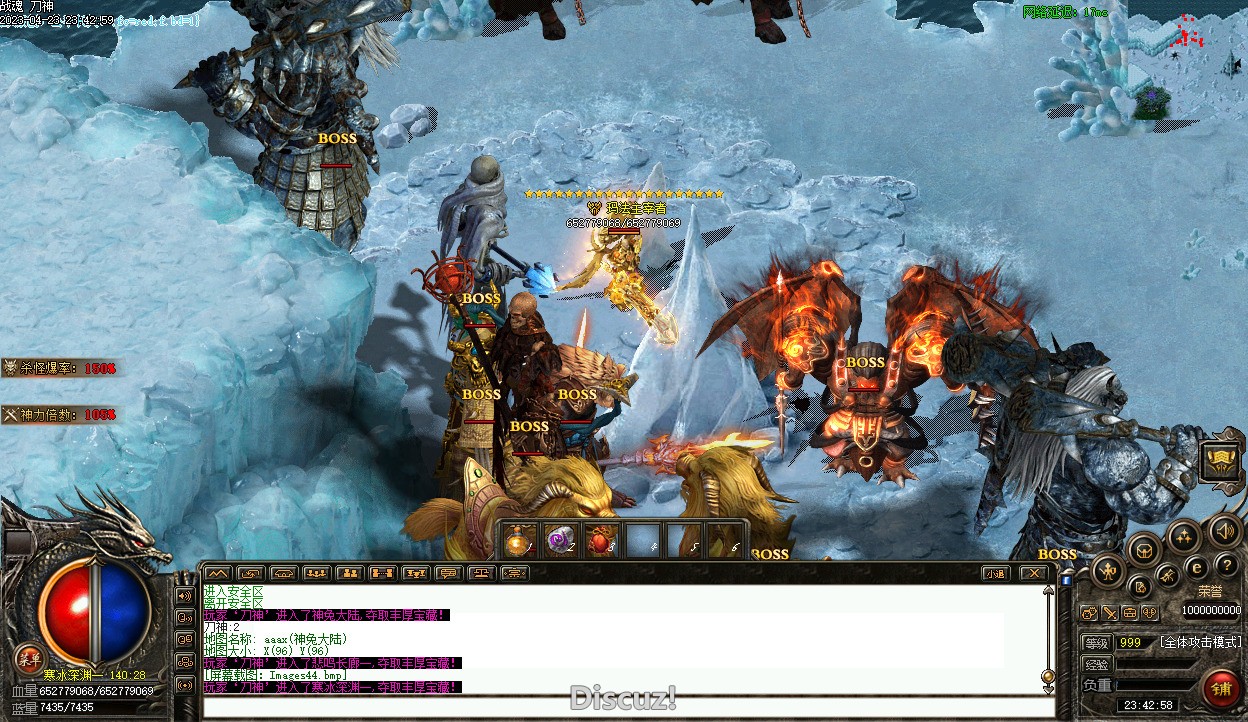
Task: Click the 小退 logout button
Action: coord(994,573)
